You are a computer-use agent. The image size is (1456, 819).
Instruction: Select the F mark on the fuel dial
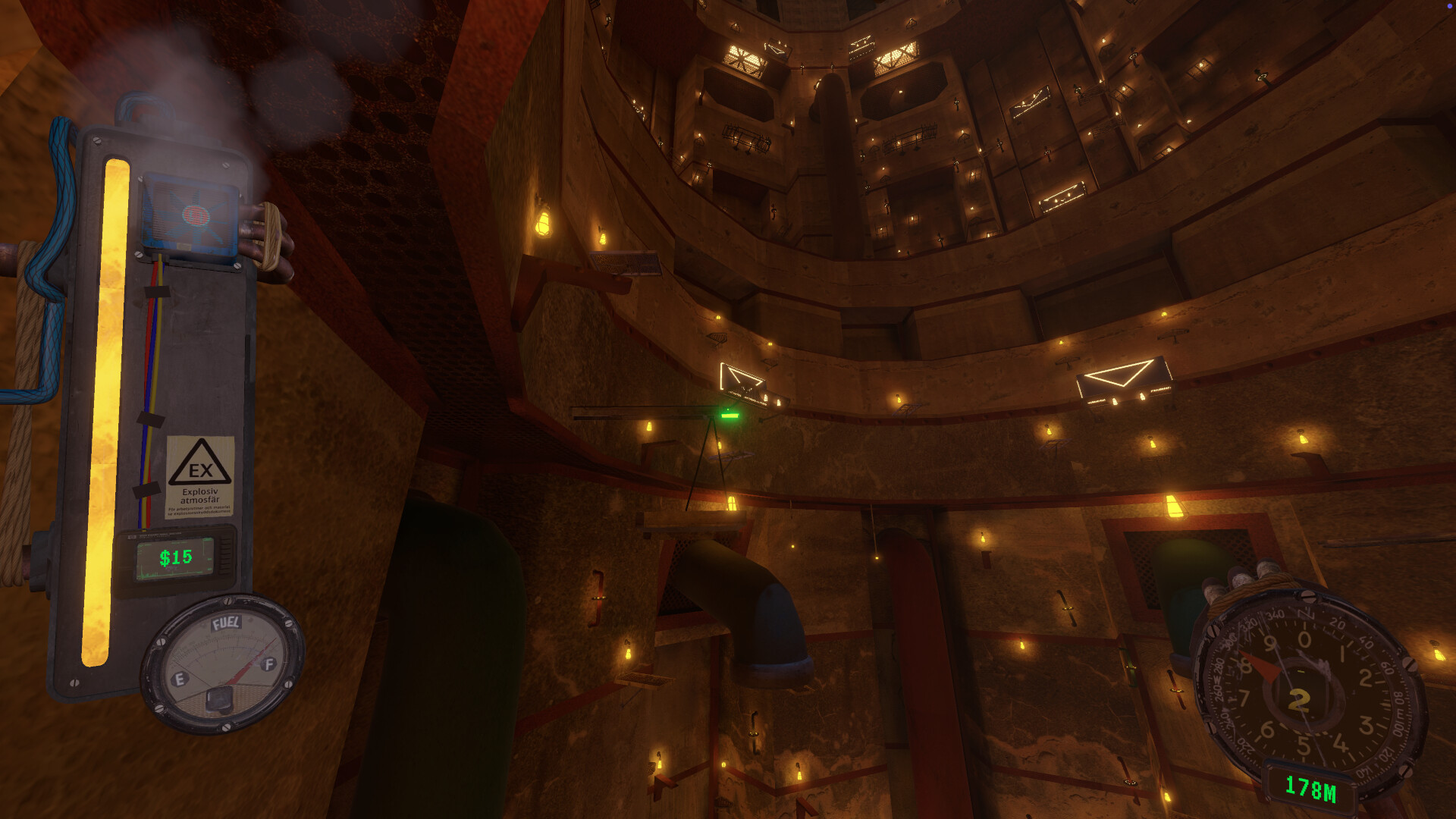tap(267, 664)
